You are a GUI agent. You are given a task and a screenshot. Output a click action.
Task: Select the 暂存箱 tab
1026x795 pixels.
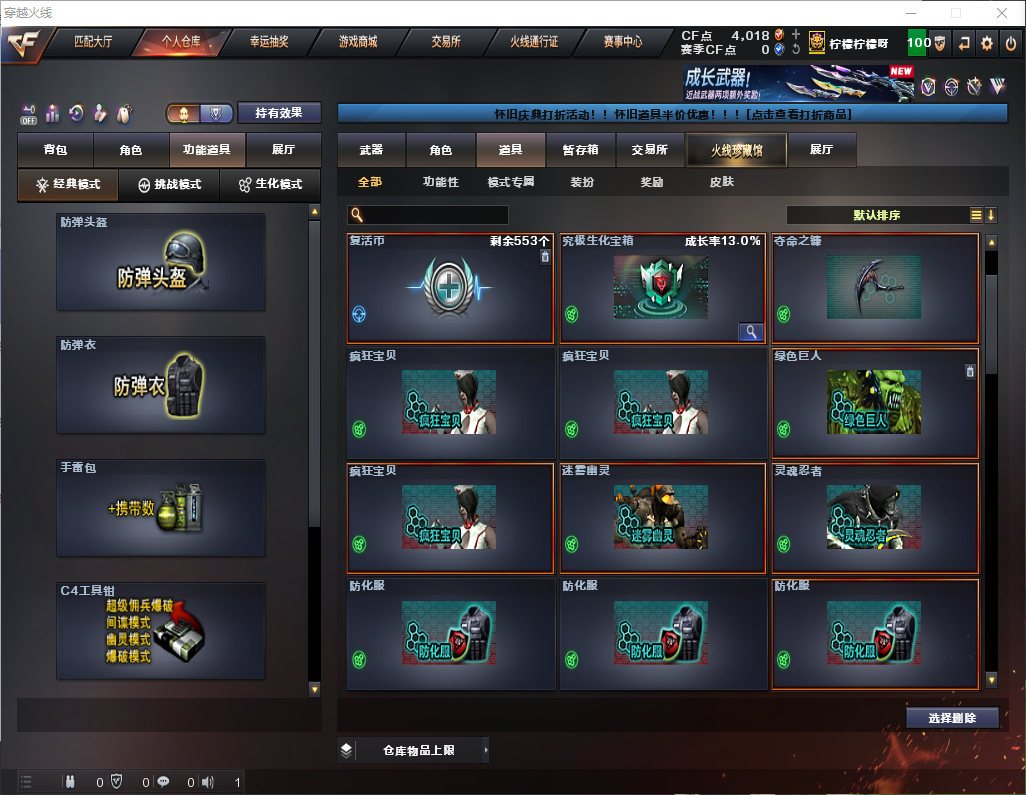coord(580,150)
